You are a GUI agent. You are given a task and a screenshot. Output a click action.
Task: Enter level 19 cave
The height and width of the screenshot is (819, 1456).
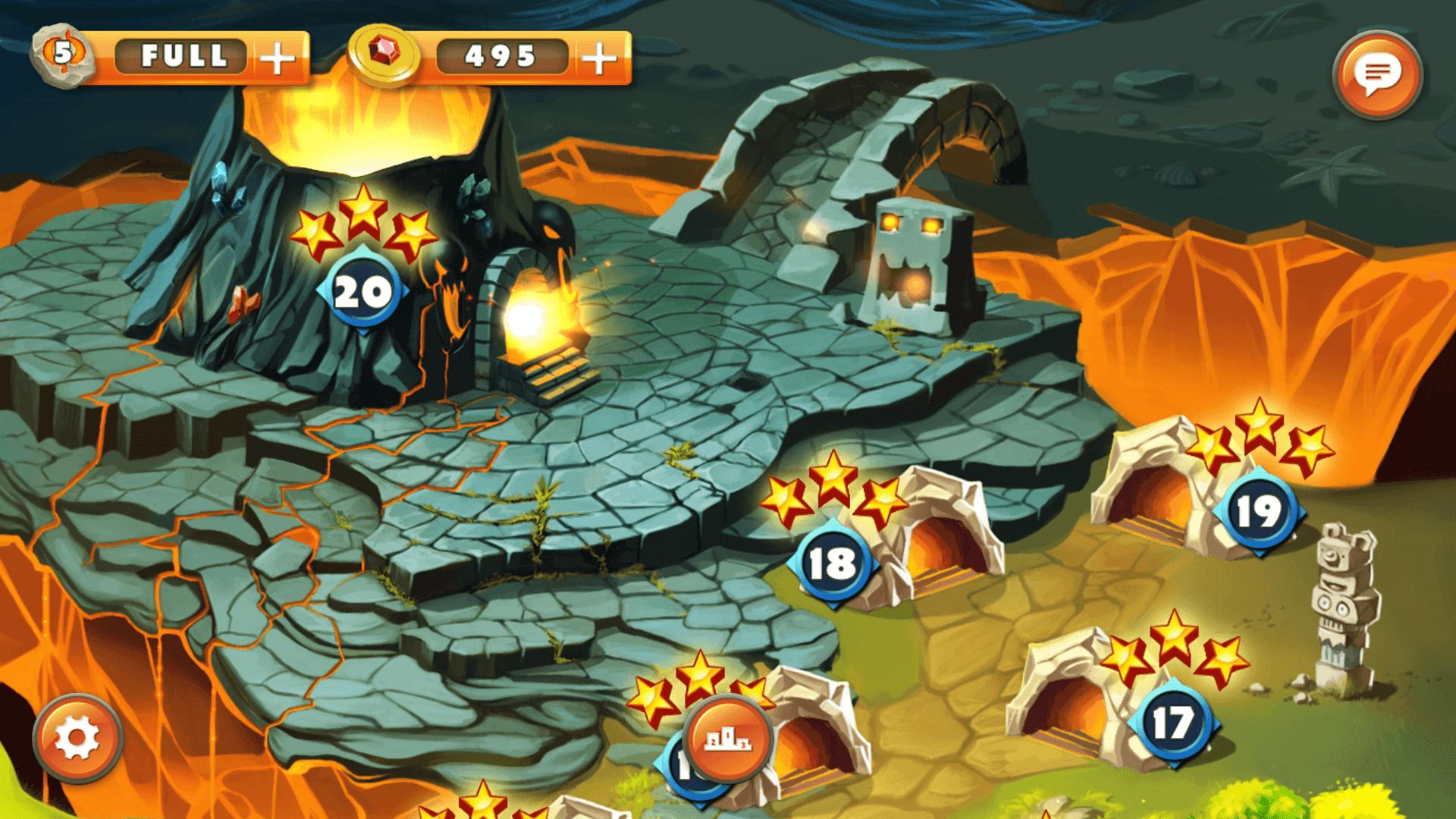tap(1258, 512)
